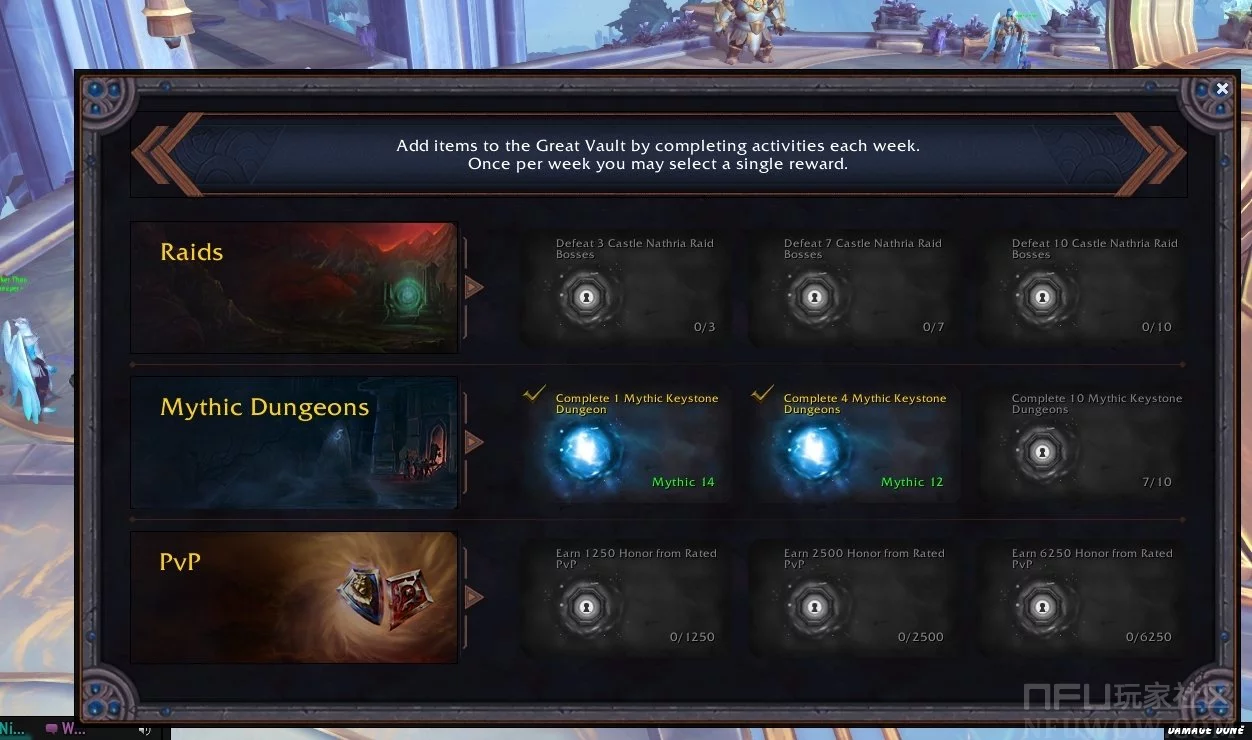
Task: Click the Mythic Dungeons category banner
Action: (294, 442)
